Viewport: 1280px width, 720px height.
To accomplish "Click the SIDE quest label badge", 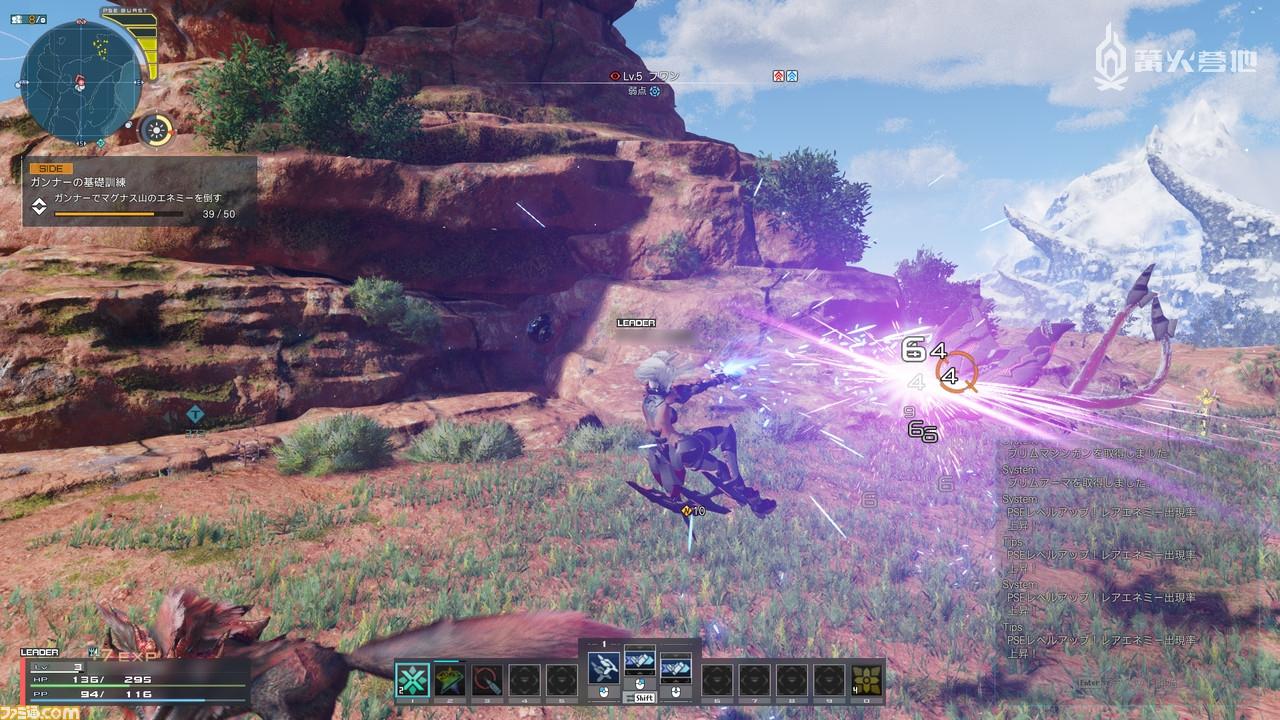I will (48, 168).
